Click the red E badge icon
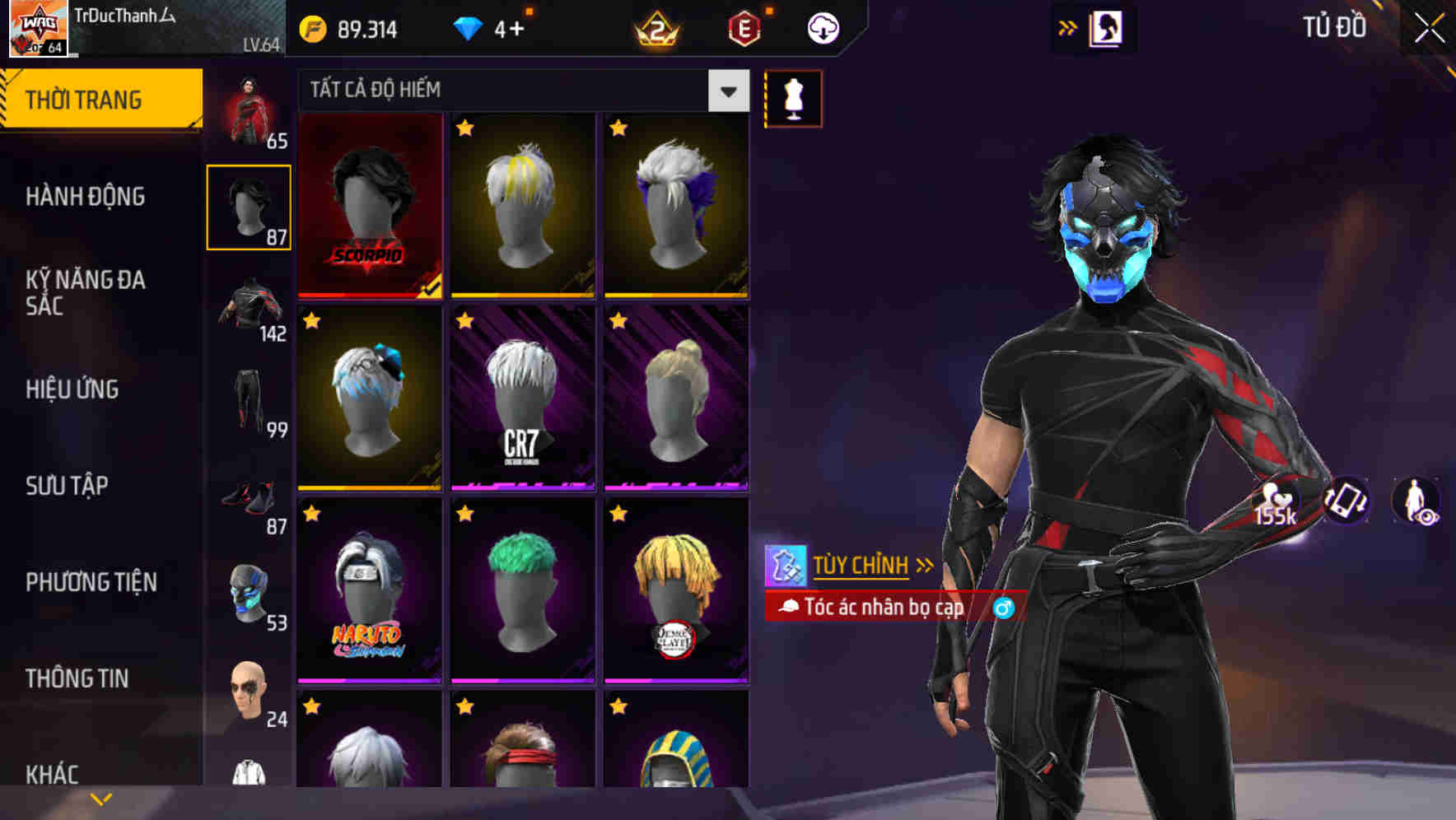The height and width of the screenshot is (820, 1456). [746, 26]
